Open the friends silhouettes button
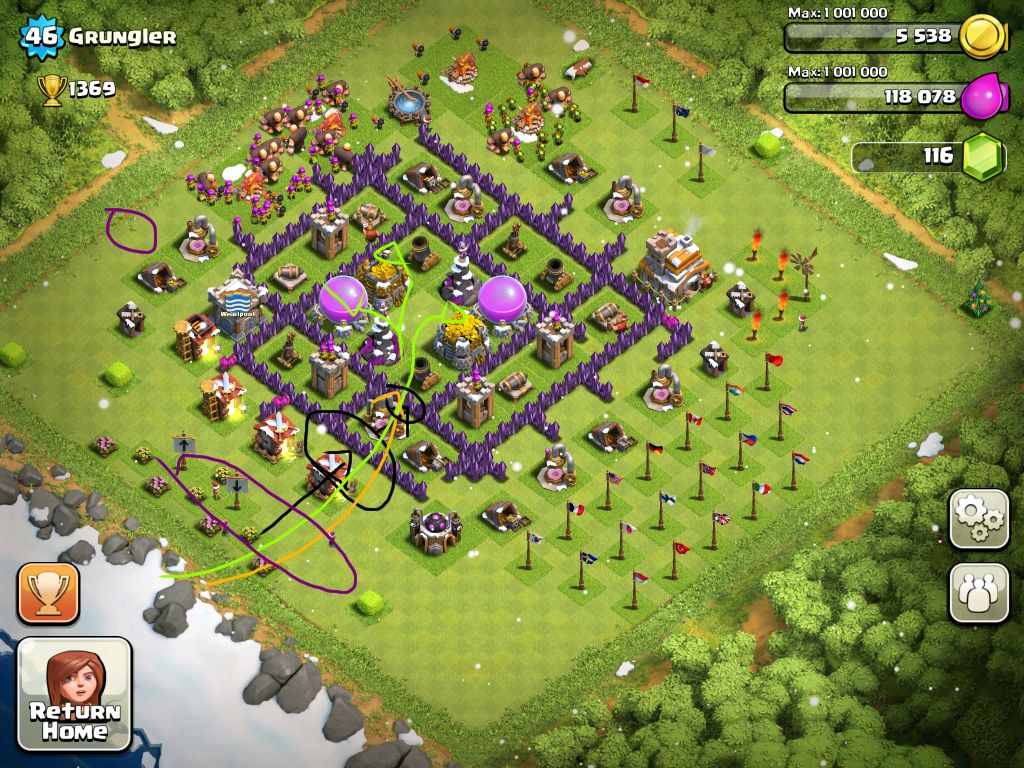This screenshot has width=1024, height=768. pos(978,593)
